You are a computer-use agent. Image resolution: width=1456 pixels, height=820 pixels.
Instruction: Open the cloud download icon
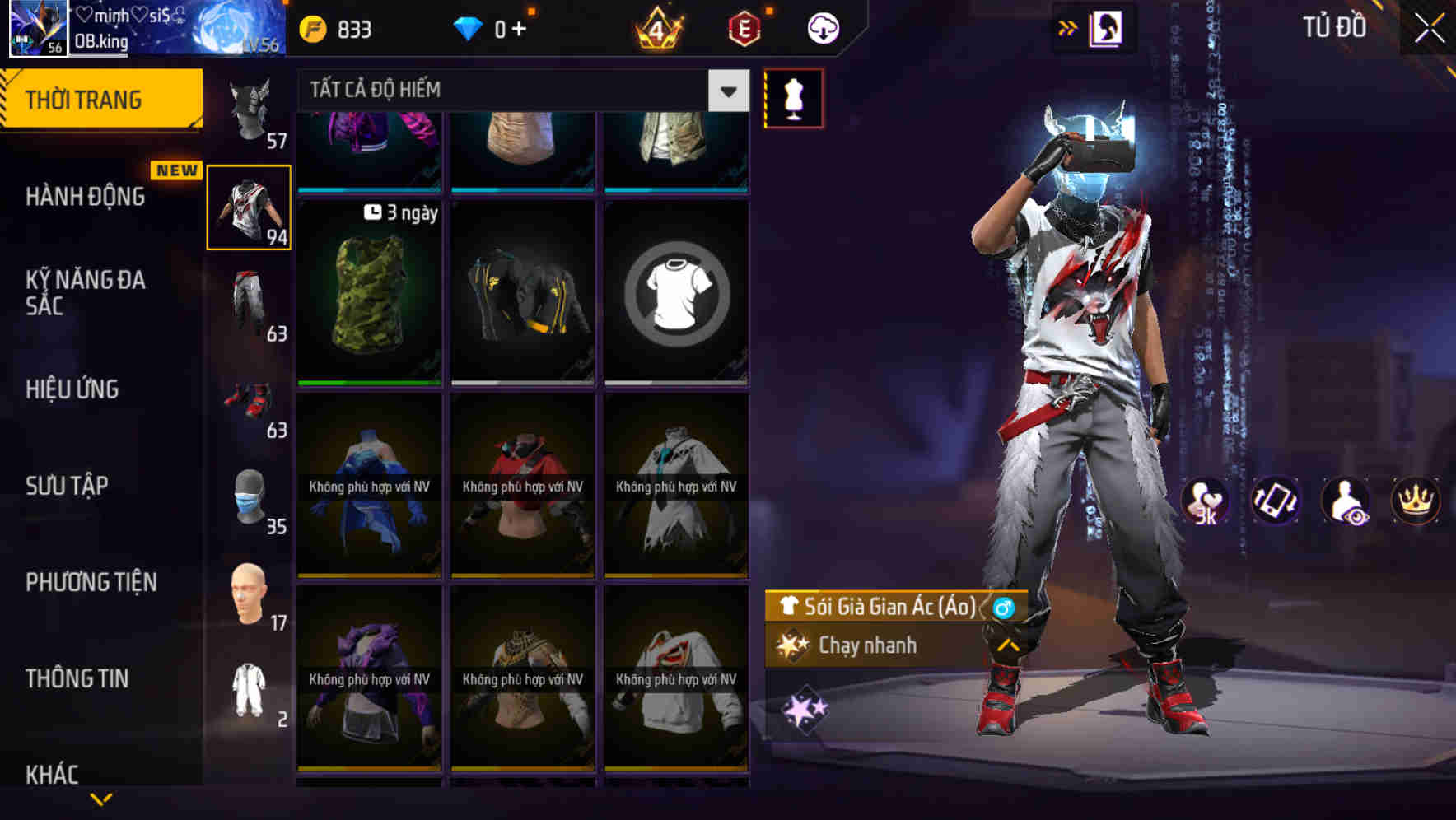click(x=821, y=27)
